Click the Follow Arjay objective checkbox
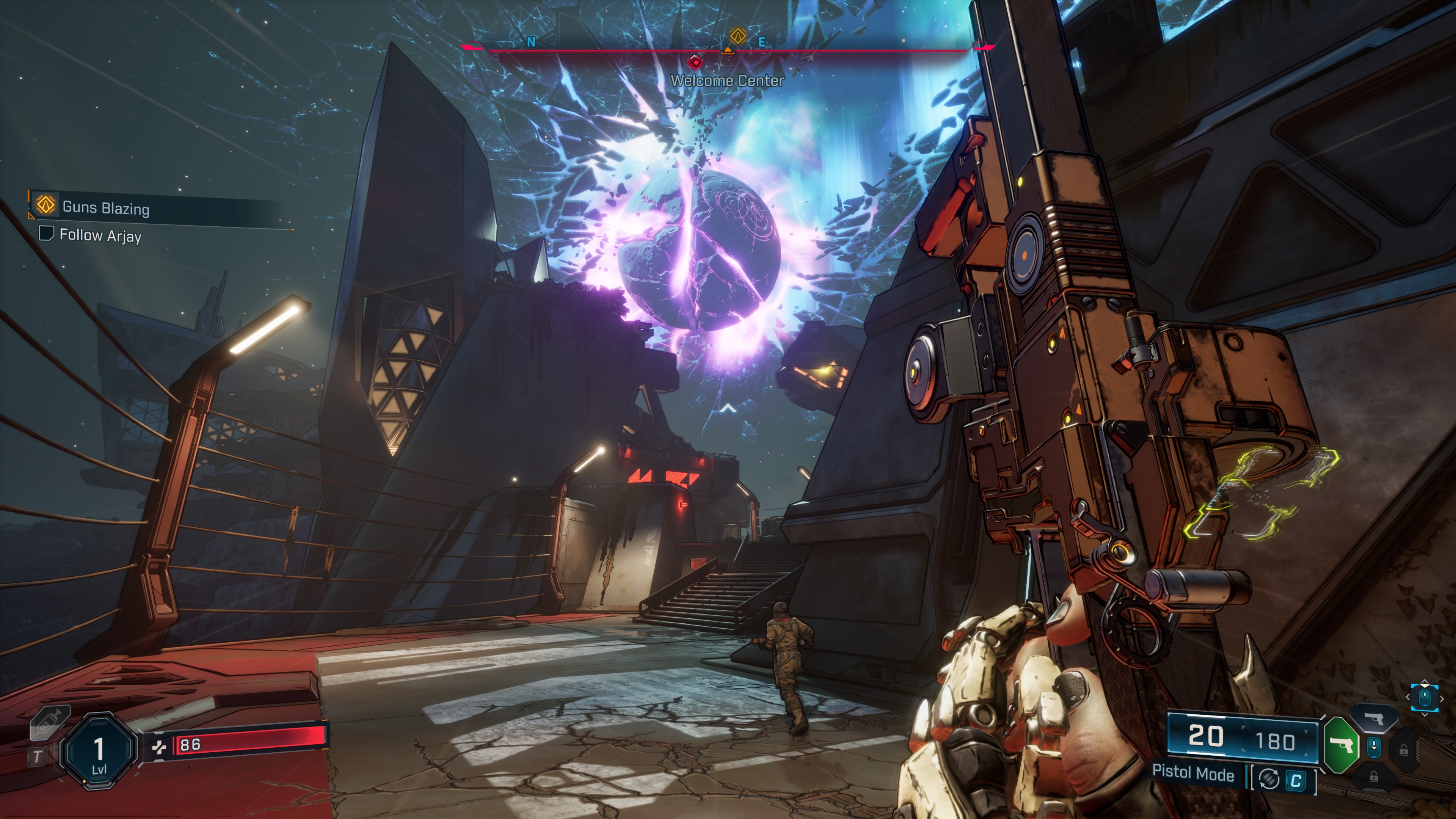 tap(46, 234)
